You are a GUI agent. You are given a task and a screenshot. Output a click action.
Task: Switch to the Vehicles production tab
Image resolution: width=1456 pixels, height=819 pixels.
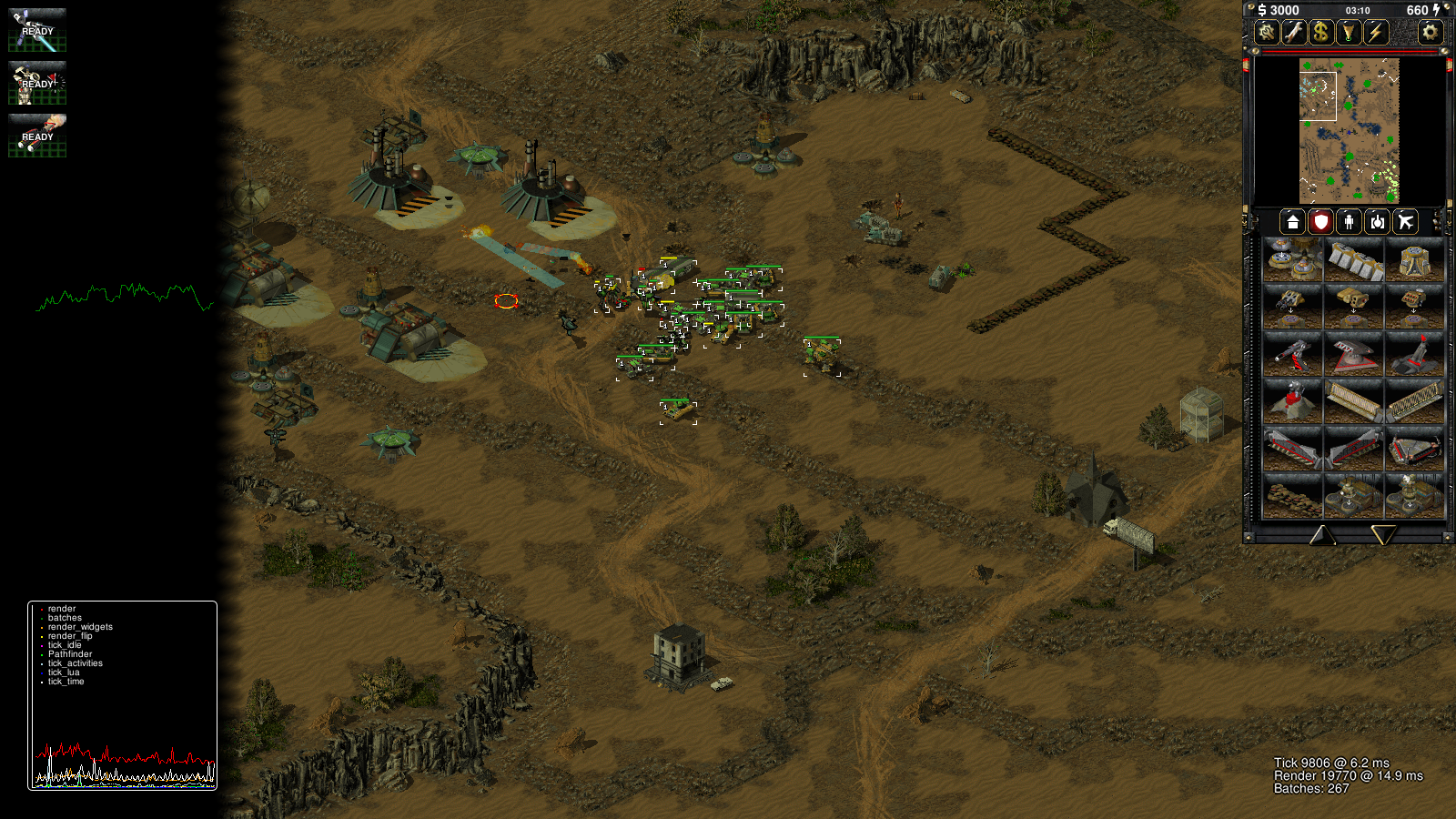[x=1377, y=221]
